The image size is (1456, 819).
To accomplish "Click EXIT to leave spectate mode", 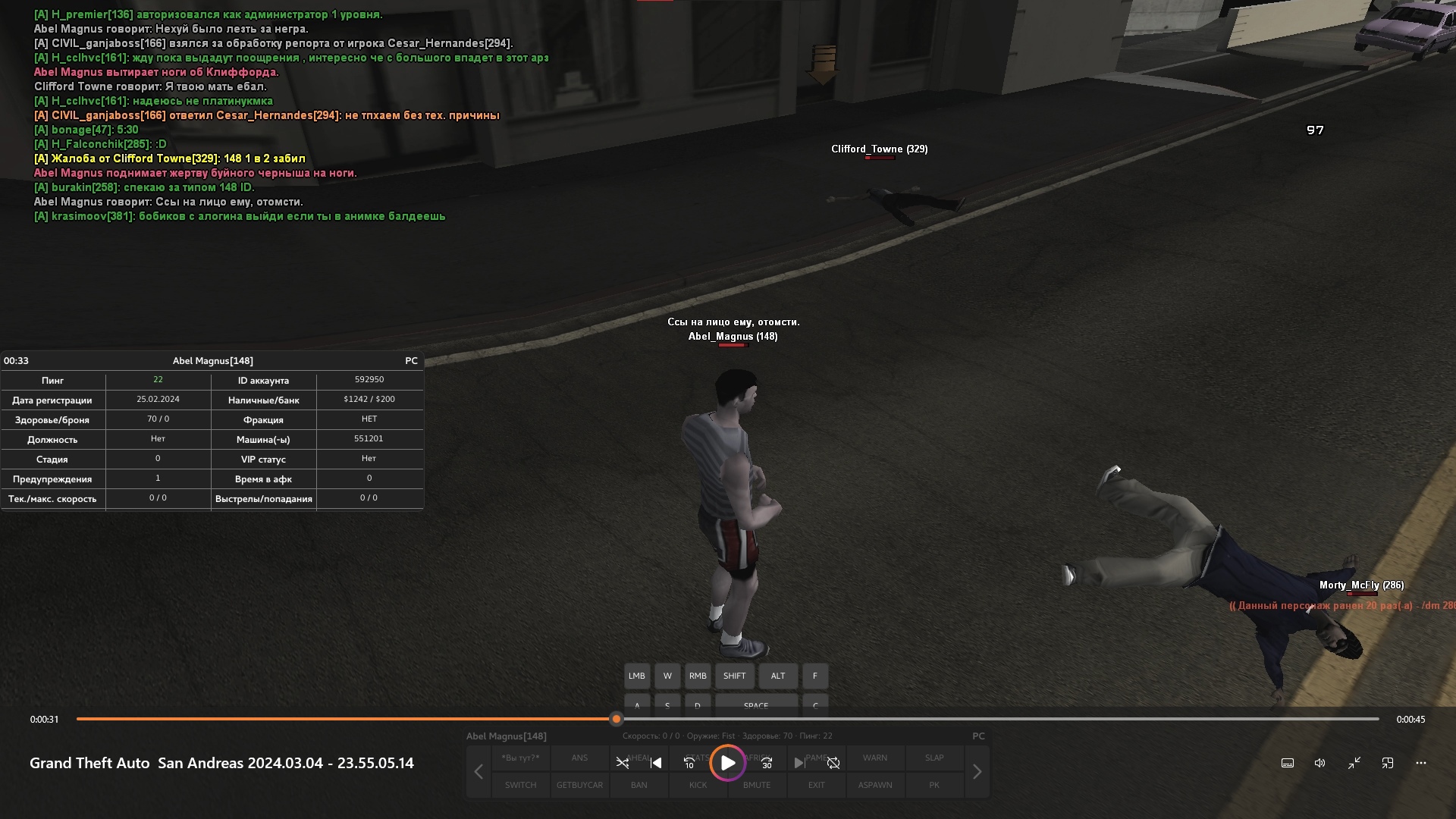I will 816,785.
